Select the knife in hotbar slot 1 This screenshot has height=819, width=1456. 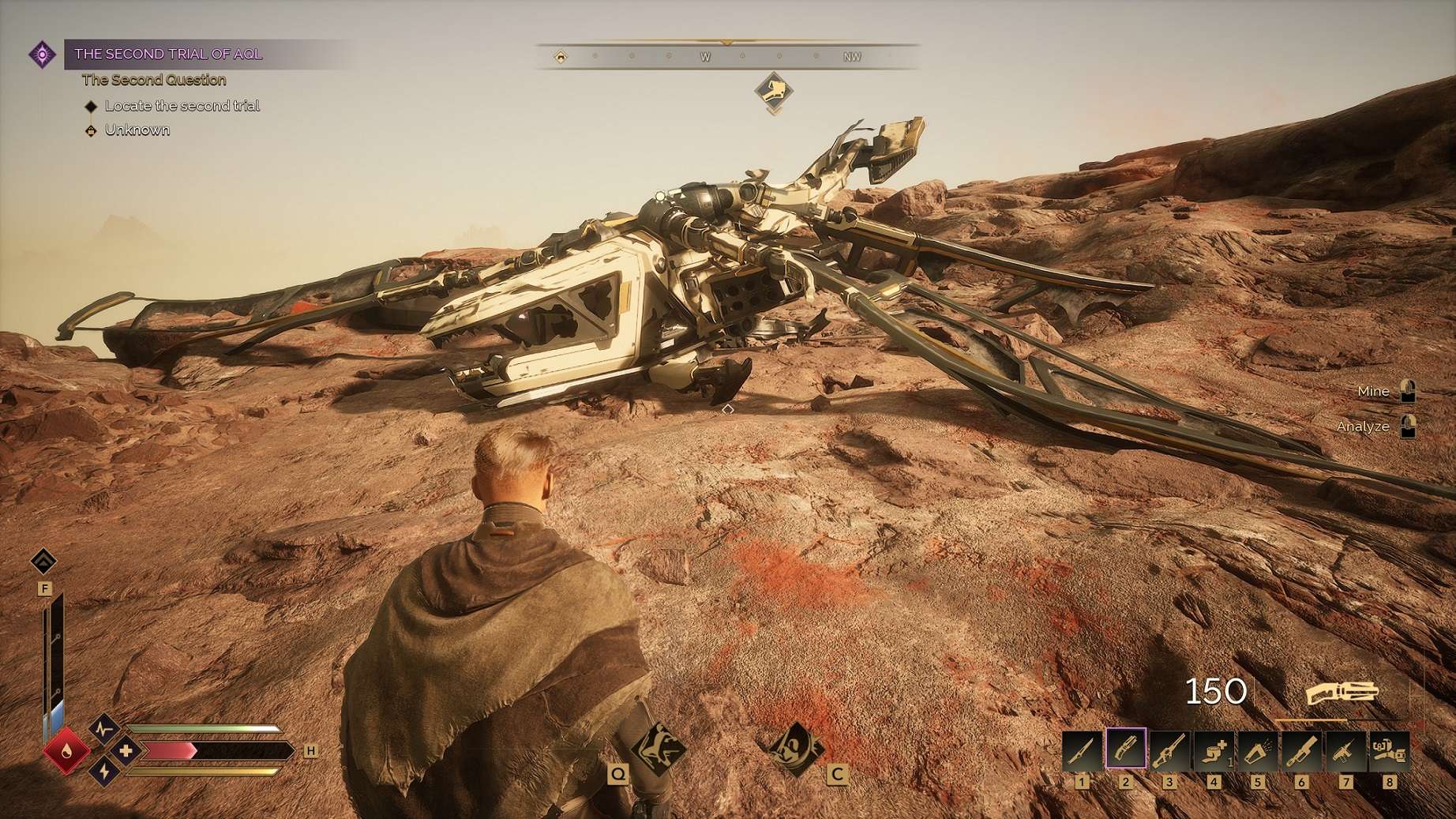point(1081,750)
